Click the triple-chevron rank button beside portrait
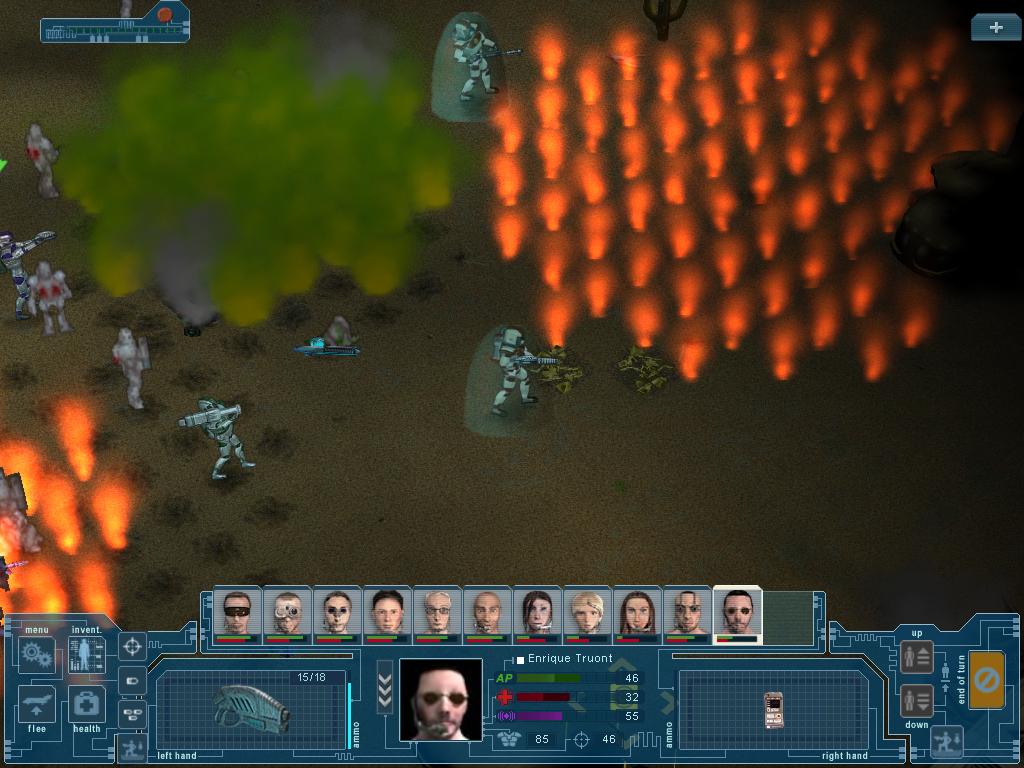 tap(385, 687)
